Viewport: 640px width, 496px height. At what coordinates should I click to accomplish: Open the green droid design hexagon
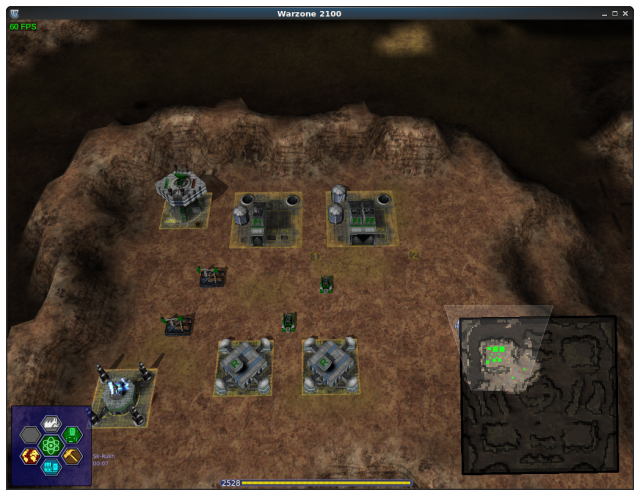[x=73, y=434]
